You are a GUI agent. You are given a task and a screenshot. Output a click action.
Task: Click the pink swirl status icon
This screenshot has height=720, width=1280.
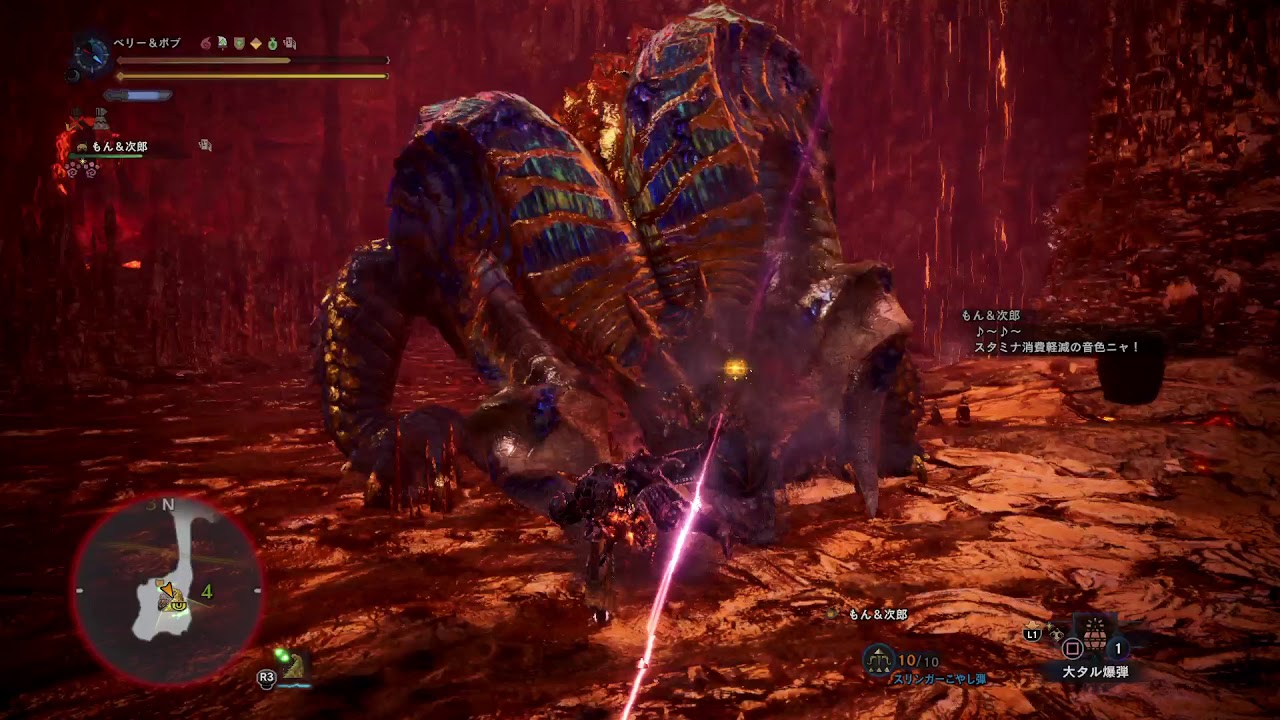coord(207,43)
